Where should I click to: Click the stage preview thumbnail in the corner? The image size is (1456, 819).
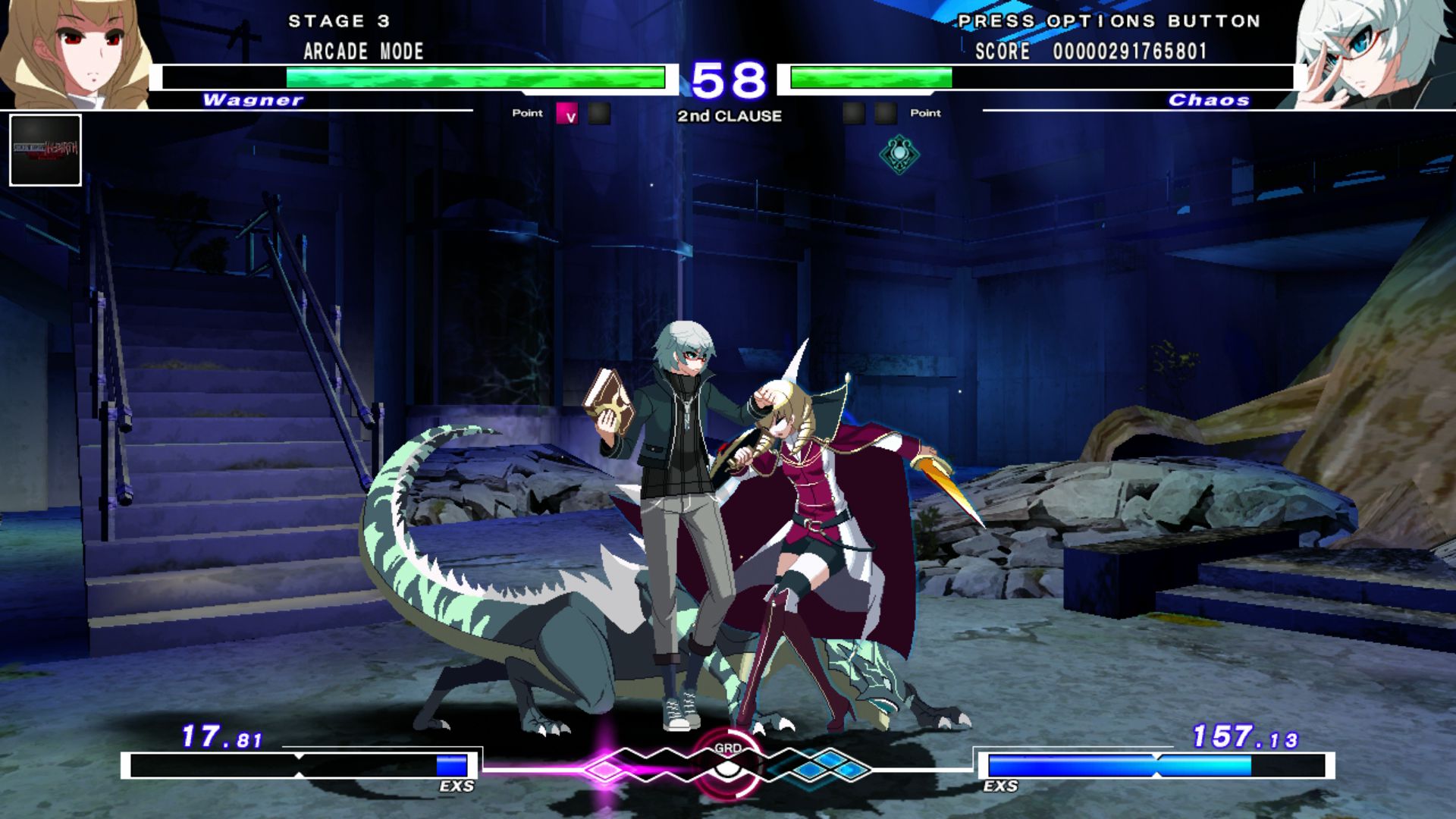[44, 151]
